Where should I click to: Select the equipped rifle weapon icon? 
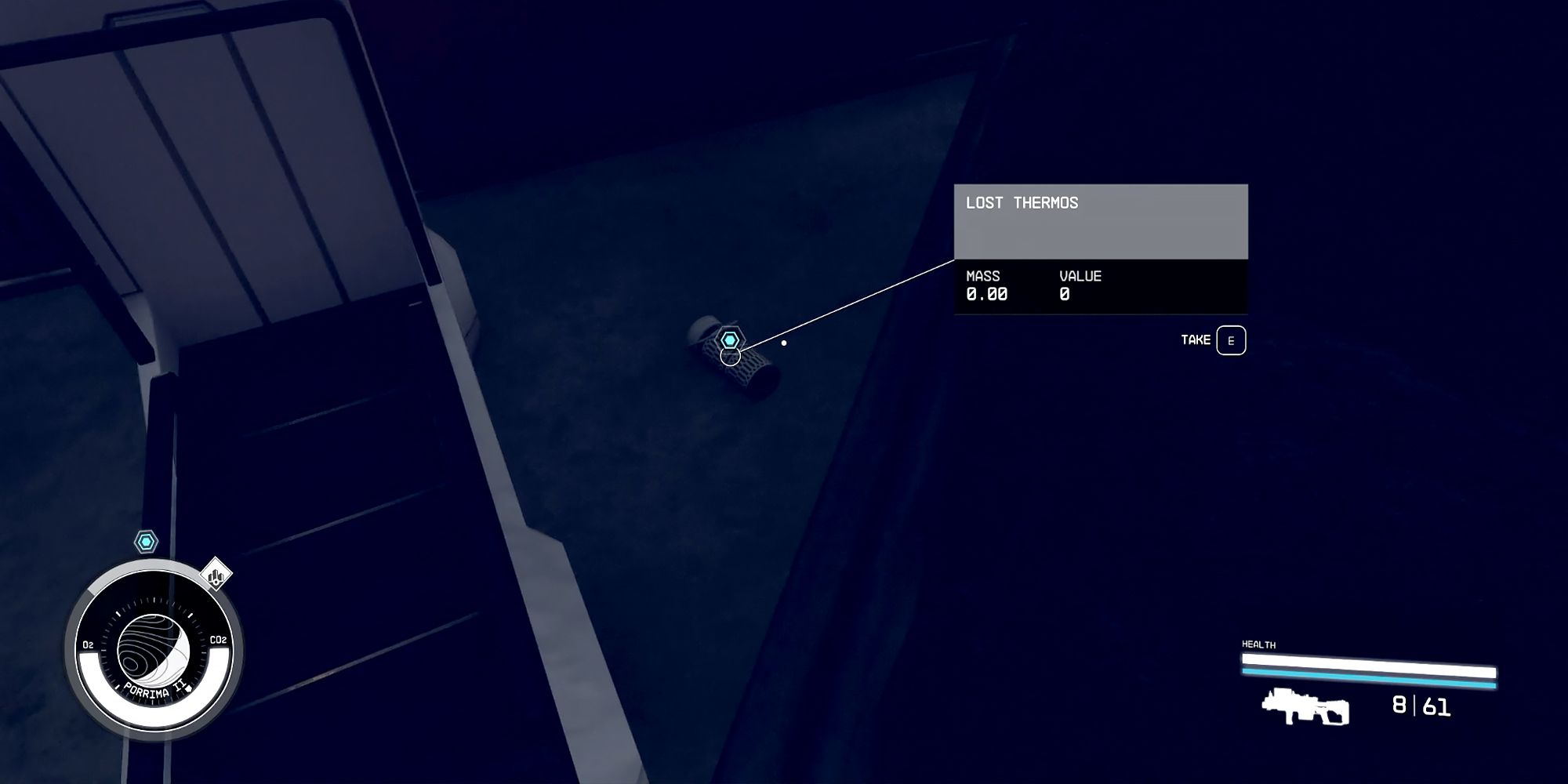pos(1305,706)
